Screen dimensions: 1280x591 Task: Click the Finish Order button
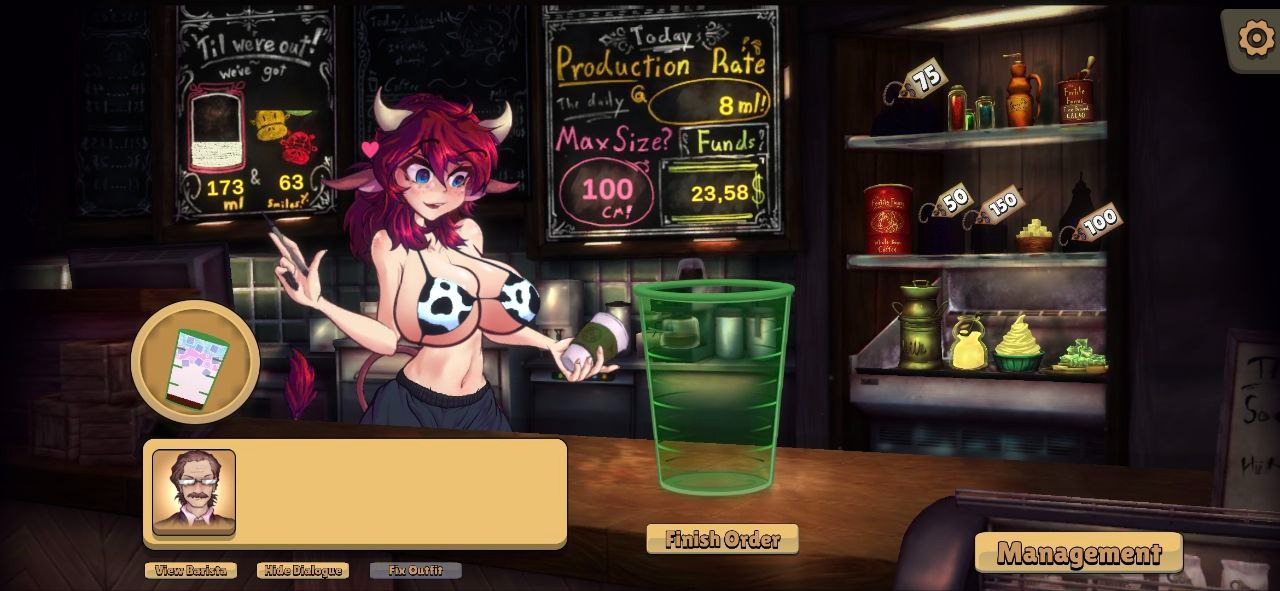(x=722, y=539)
